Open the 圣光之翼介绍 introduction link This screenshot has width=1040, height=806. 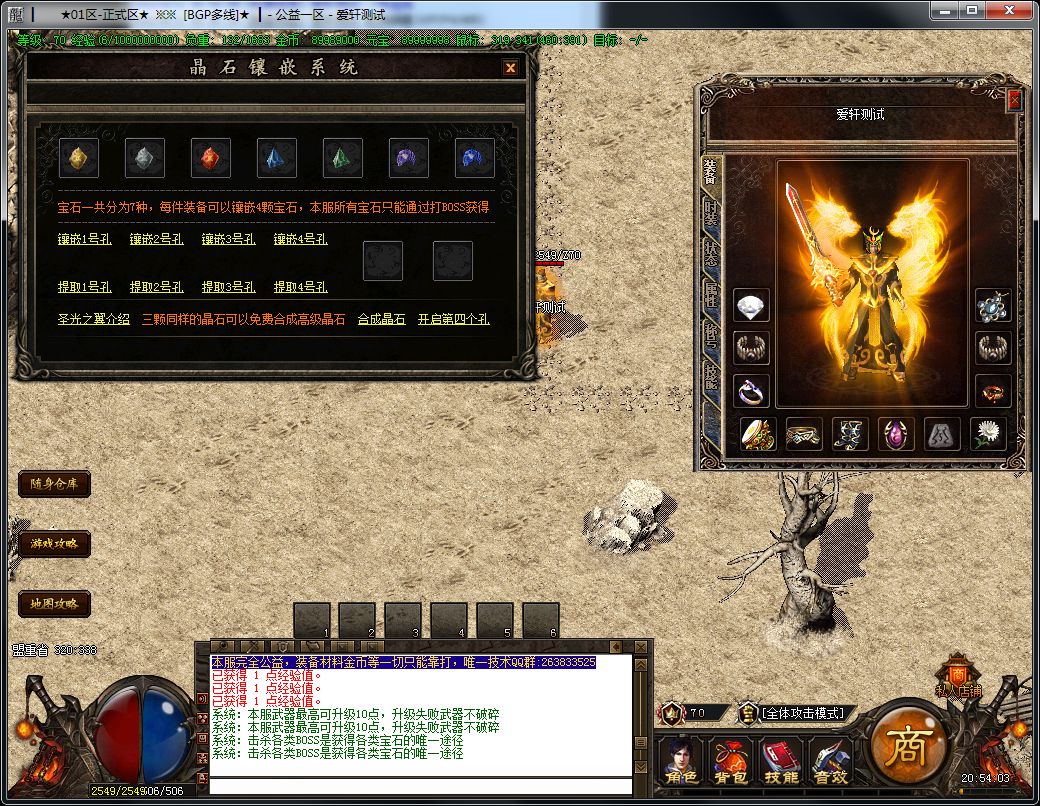(94, 320)
